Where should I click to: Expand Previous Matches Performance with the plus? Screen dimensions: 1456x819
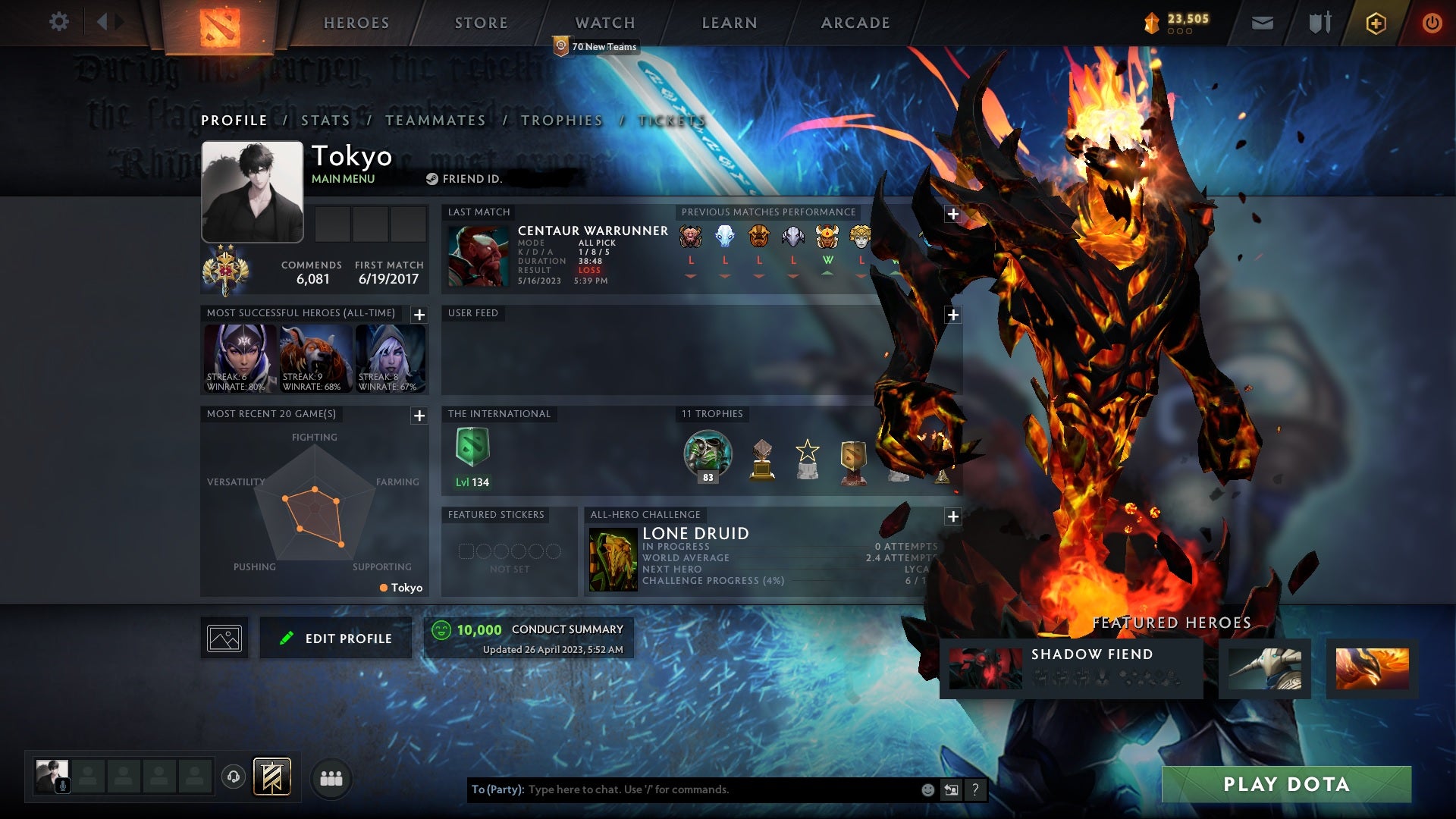tap(952, 215)
